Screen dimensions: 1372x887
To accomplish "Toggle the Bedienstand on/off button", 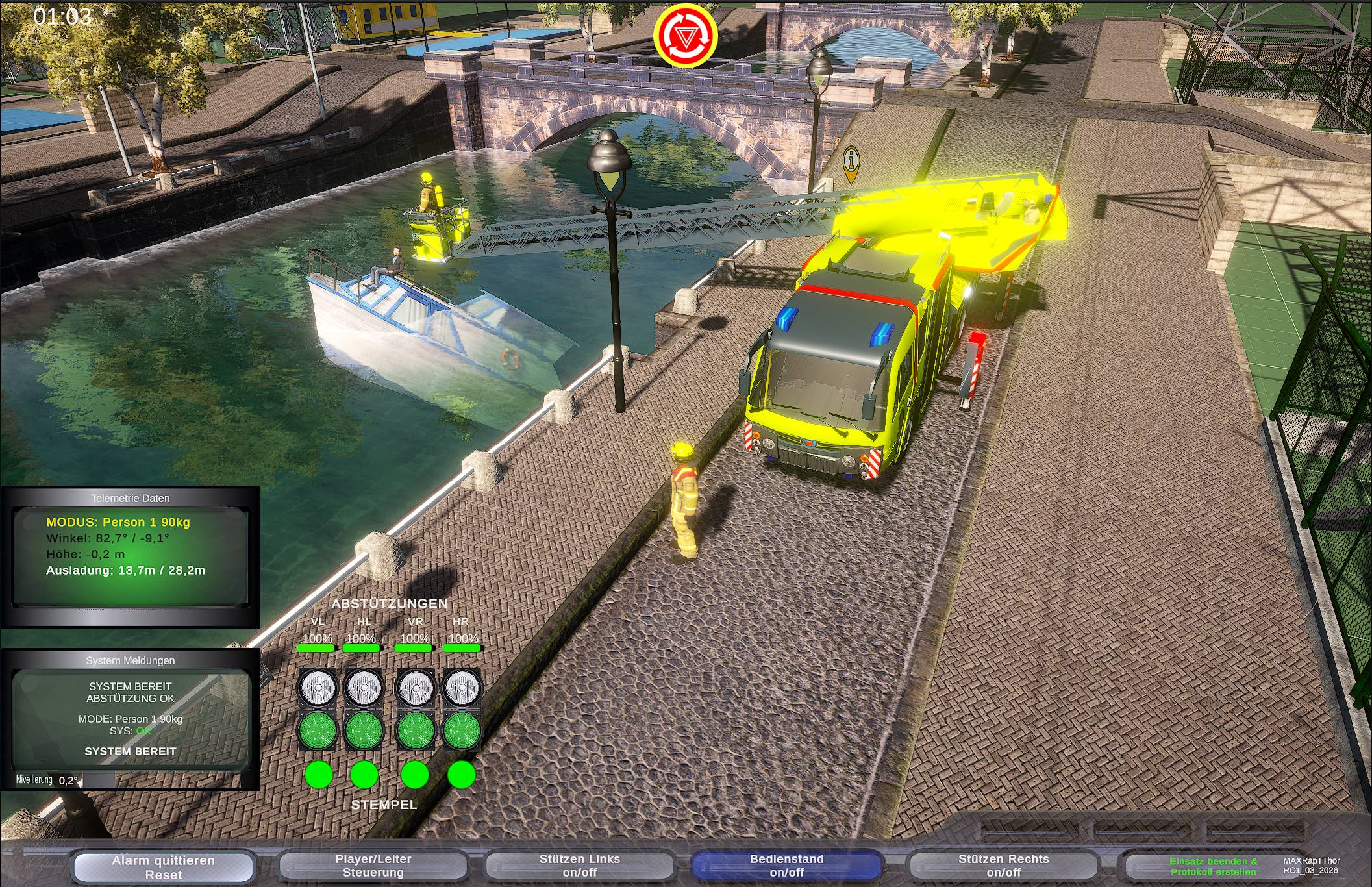I will tap(786, 866).
